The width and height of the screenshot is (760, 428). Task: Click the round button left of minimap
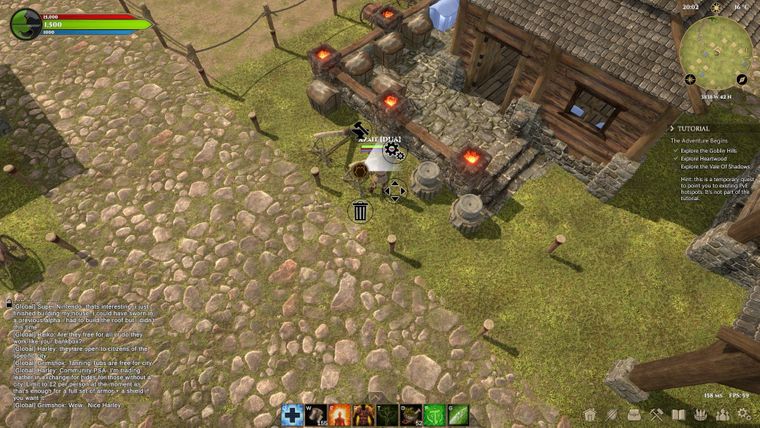pos(689,79)
